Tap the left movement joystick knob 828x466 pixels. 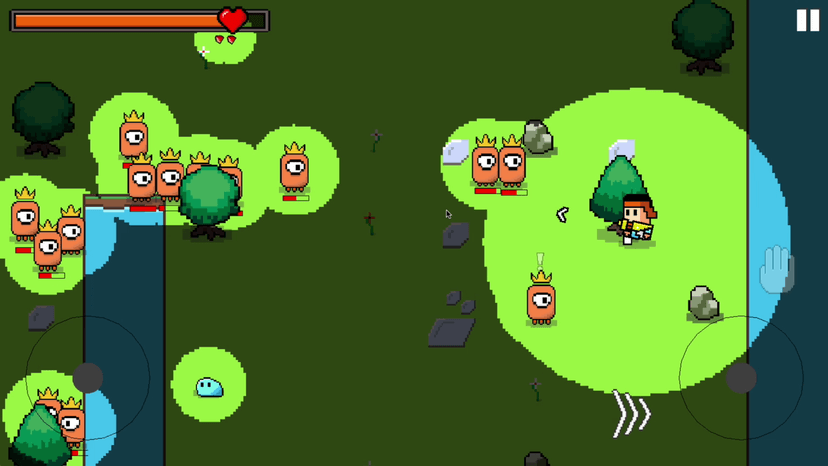[x=88, y=377]
